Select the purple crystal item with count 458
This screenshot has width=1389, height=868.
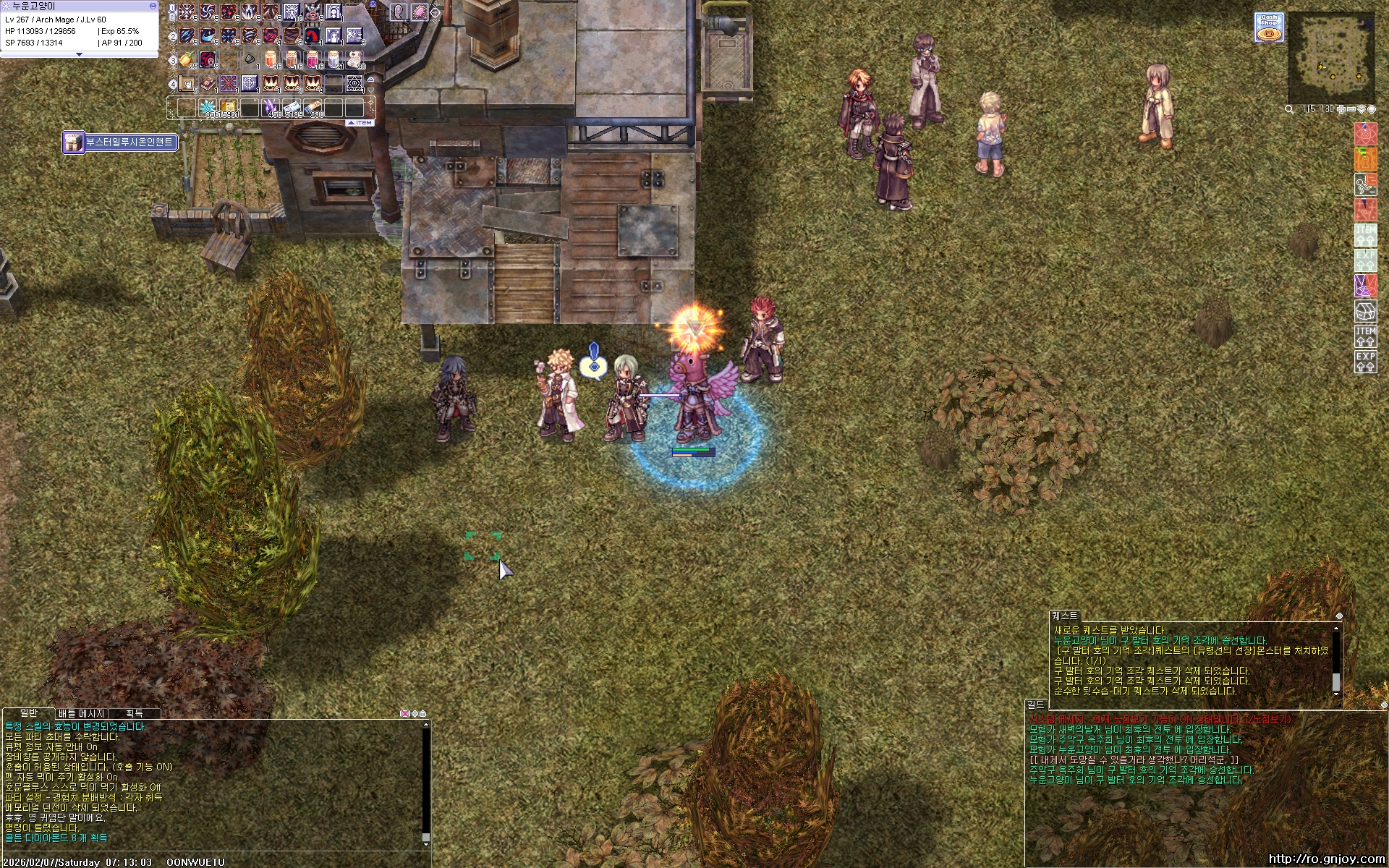pyautogui.click(x=271, y=108)
